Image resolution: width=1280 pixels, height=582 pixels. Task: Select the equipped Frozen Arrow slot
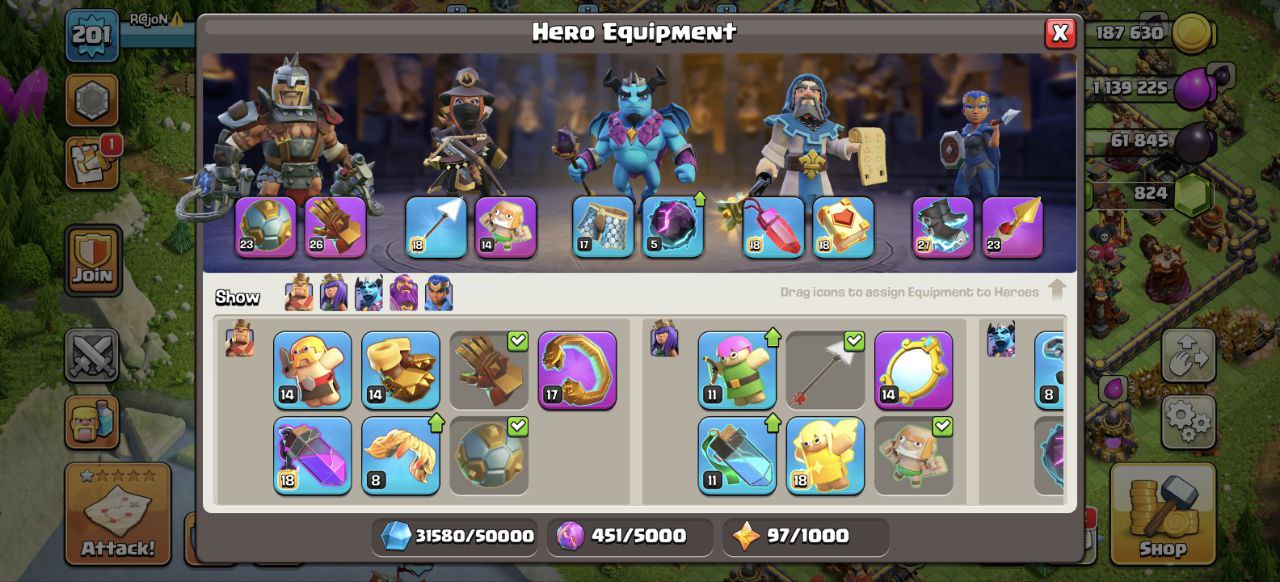click(x=435, y=227)
